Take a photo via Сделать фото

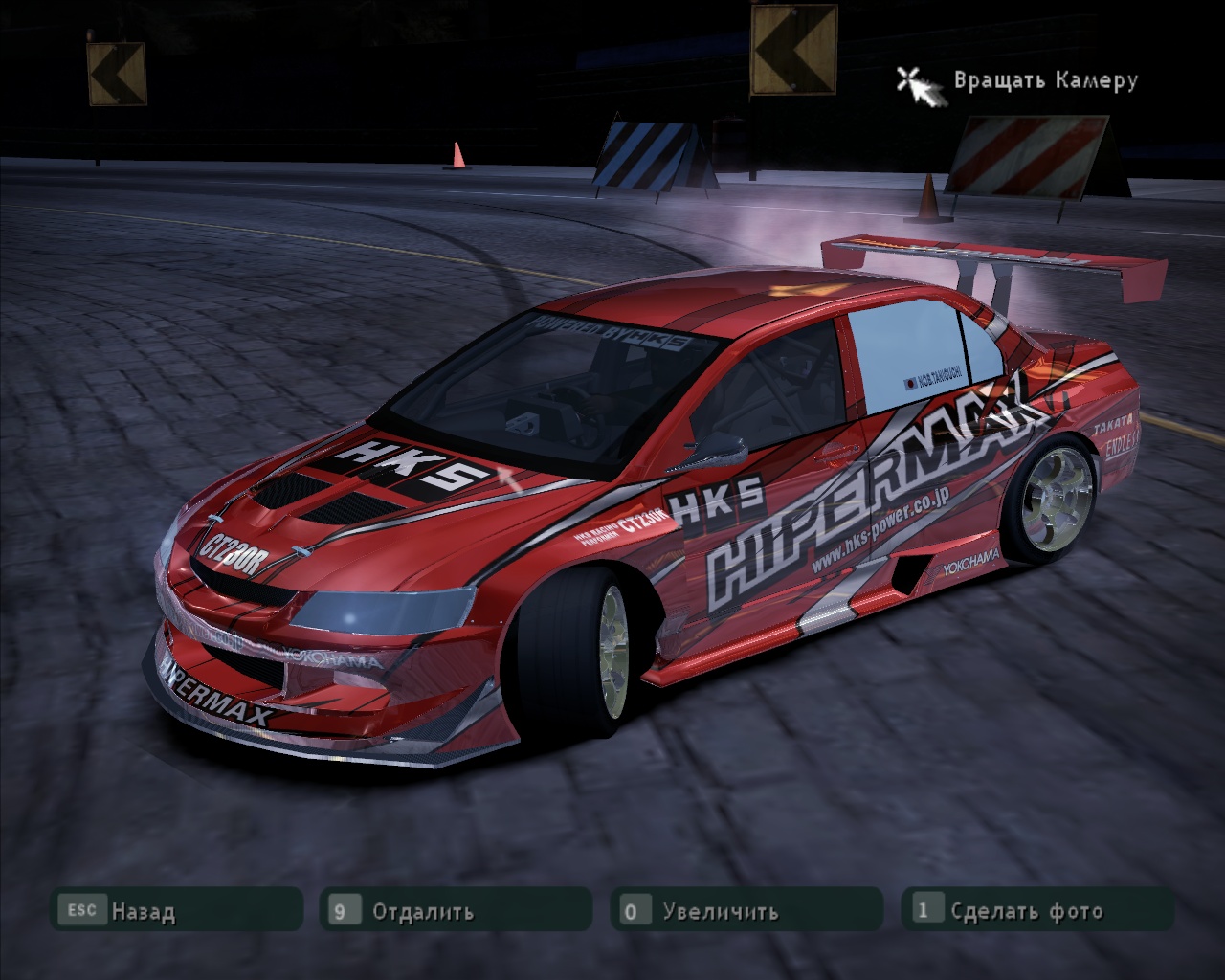[x=1037, y=910]
